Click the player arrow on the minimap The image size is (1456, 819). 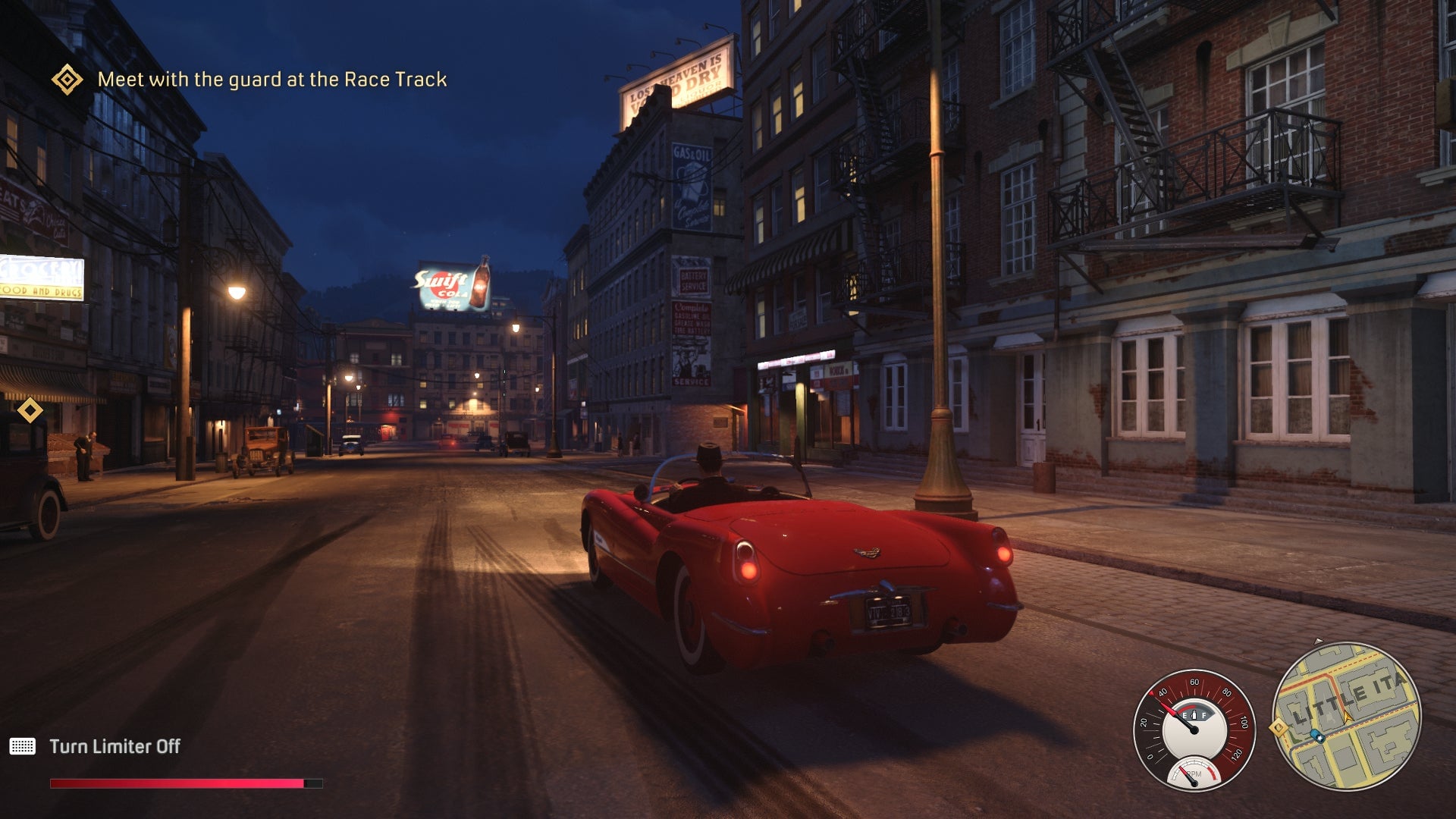(1348, 717)
